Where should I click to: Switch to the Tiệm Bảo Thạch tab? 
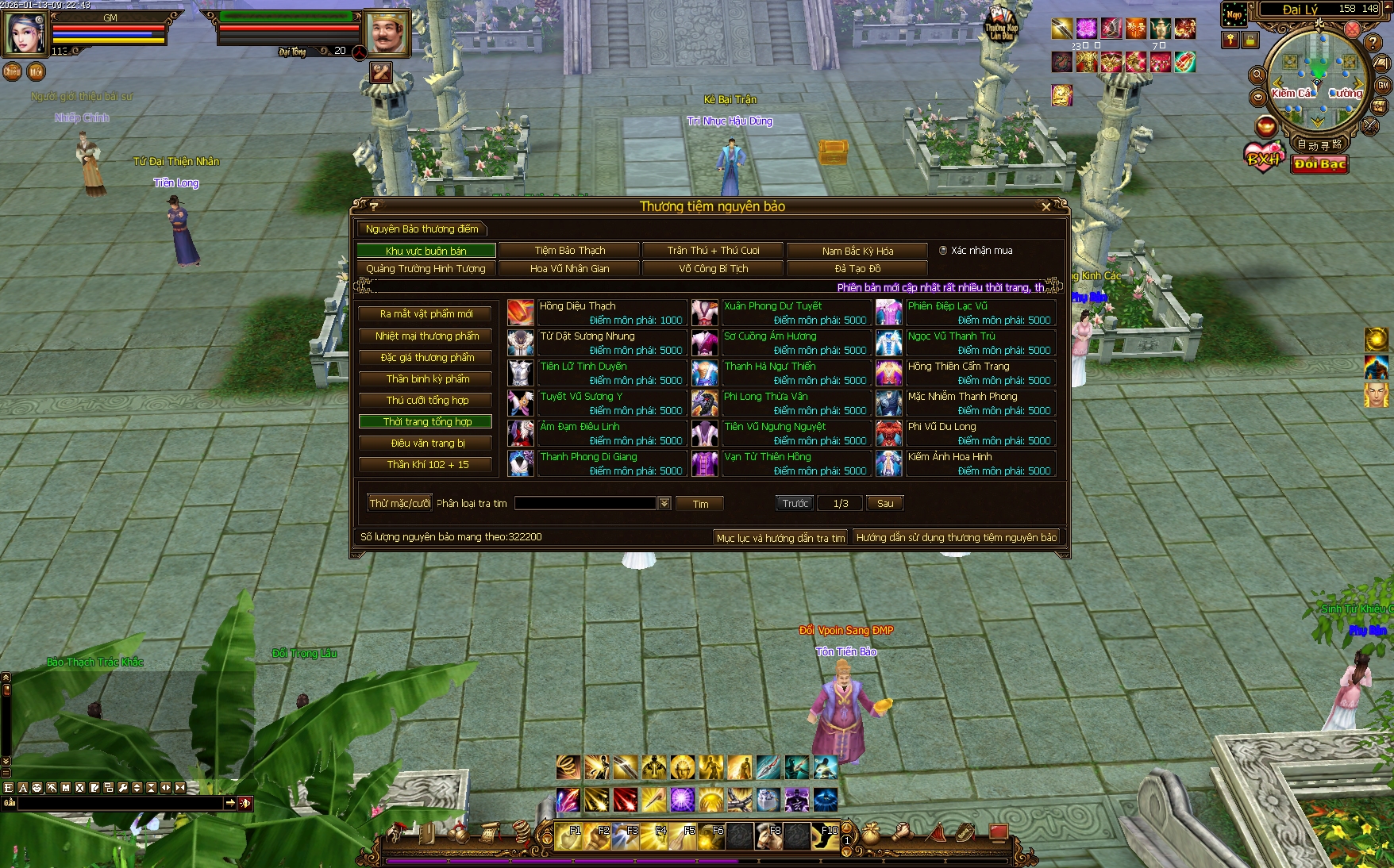tap(569, 251)
